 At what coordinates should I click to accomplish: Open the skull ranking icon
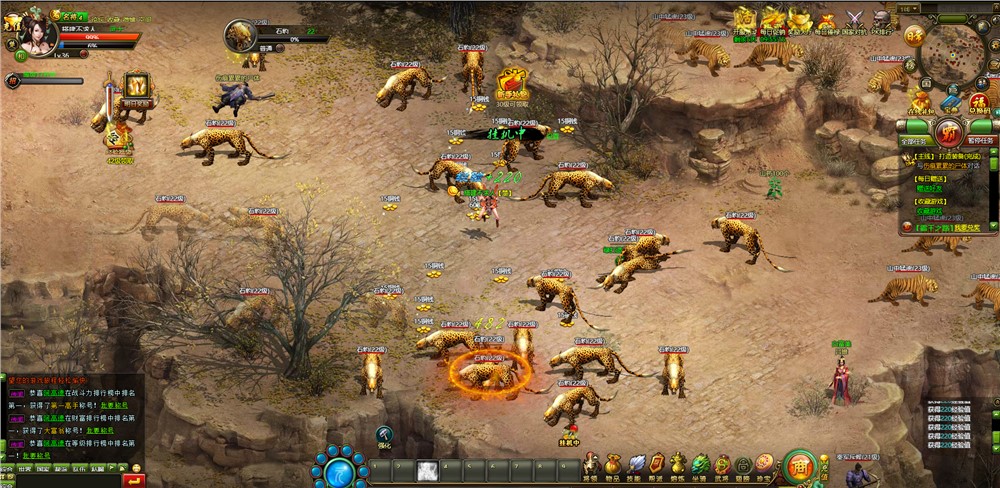point(880,19)
